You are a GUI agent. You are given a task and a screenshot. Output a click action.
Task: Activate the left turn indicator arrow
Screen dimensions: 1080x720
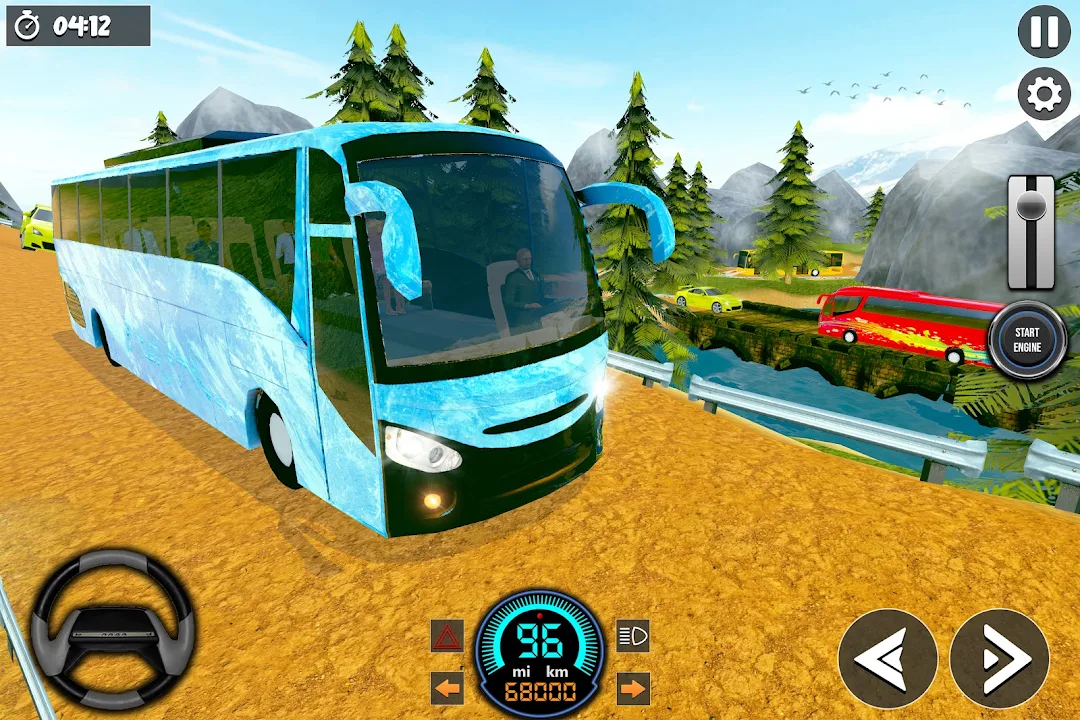pyautogui.click(x=447, y=688)
